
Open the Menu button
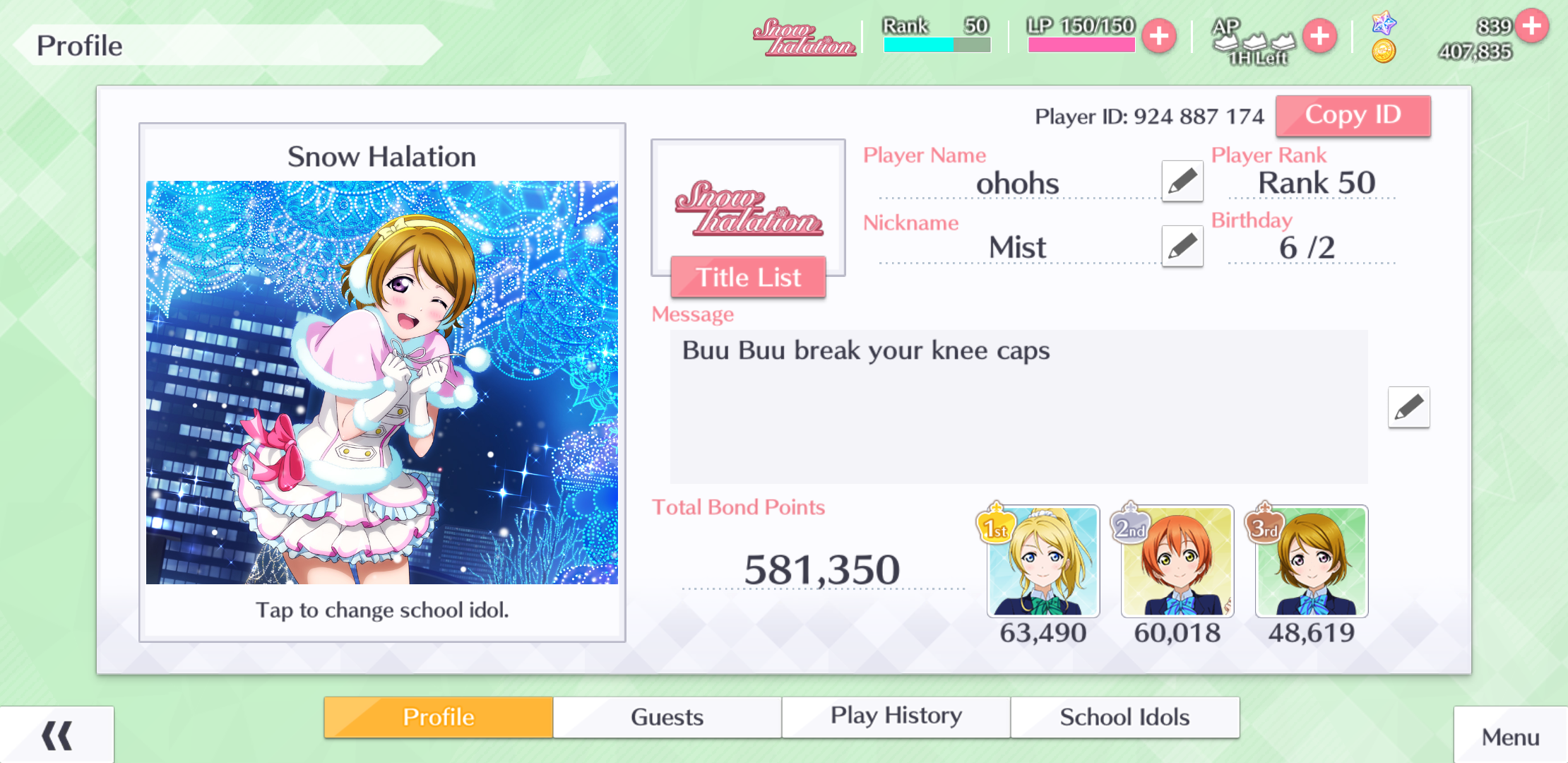coord(1510,737)
